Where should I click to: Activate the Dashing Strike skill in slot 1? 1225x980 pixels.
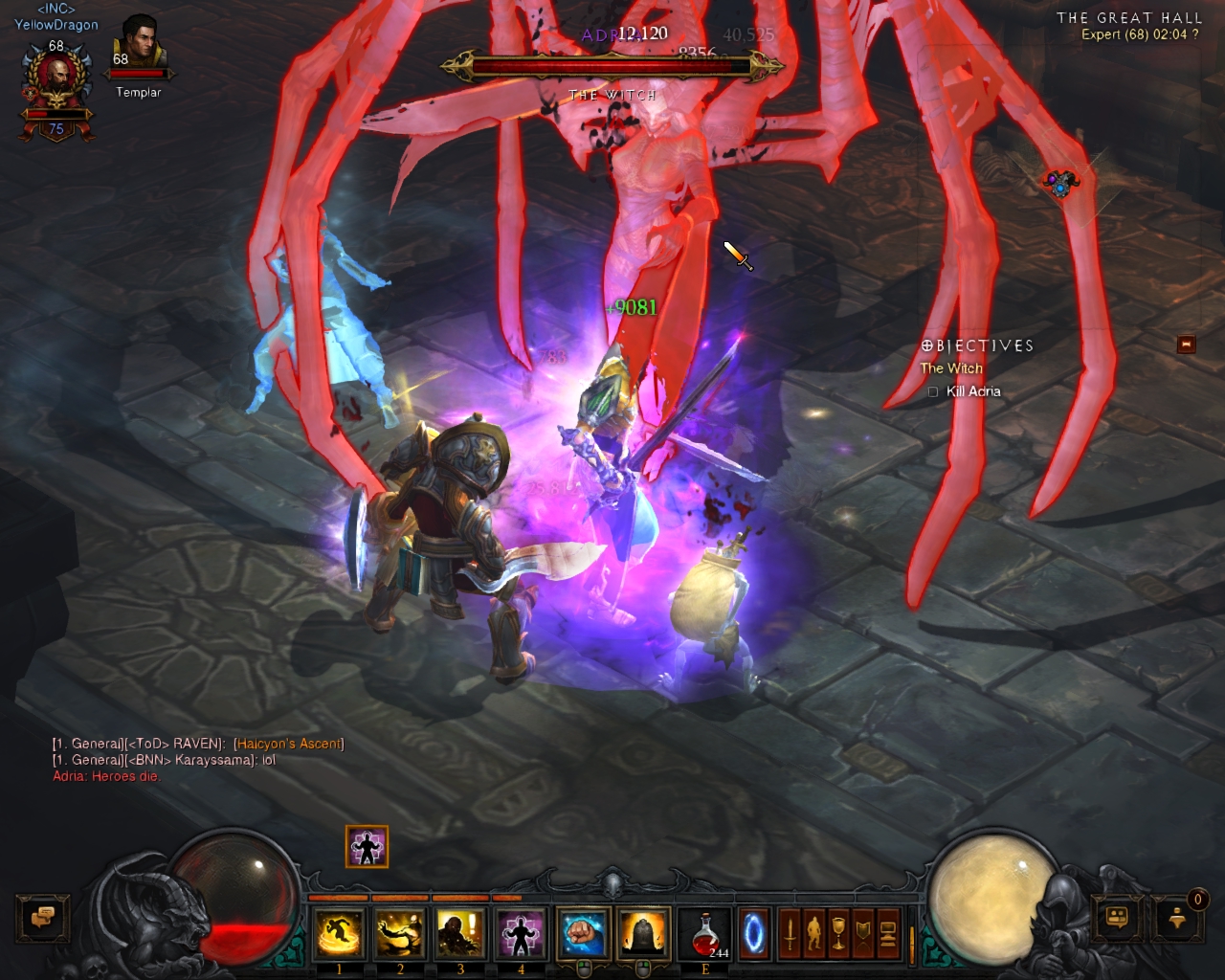tap(339, 933)
